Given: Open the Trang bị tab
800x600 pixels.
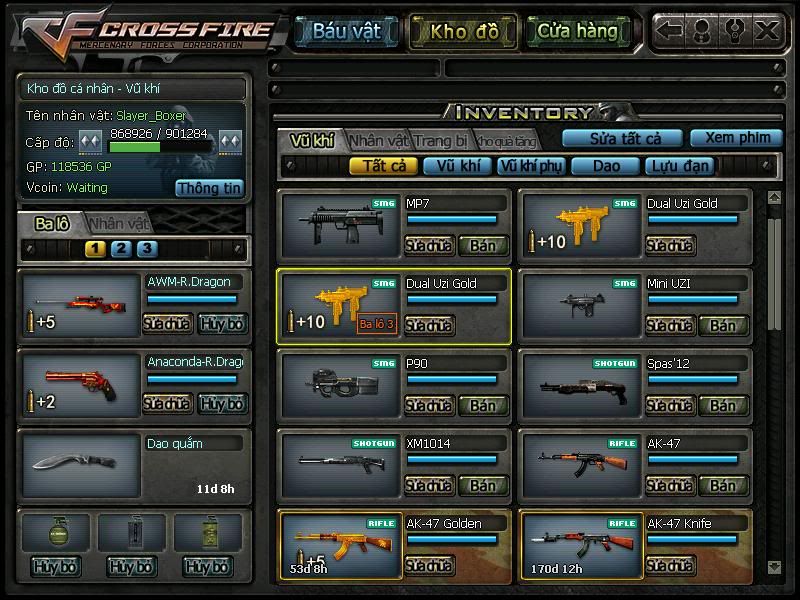Looking at the screenshot, I should [441, 140].
